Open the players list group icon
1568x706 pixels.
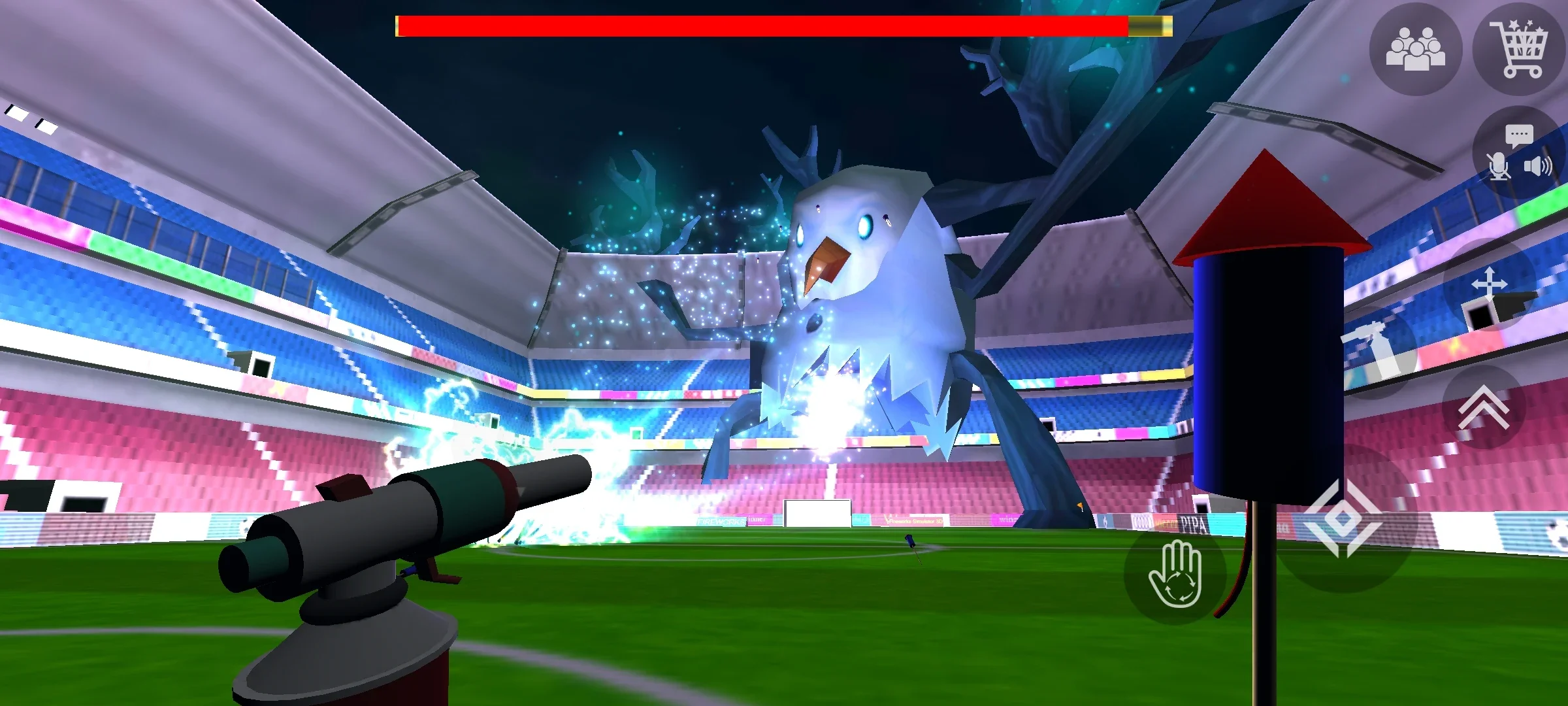pos(1415,49)
